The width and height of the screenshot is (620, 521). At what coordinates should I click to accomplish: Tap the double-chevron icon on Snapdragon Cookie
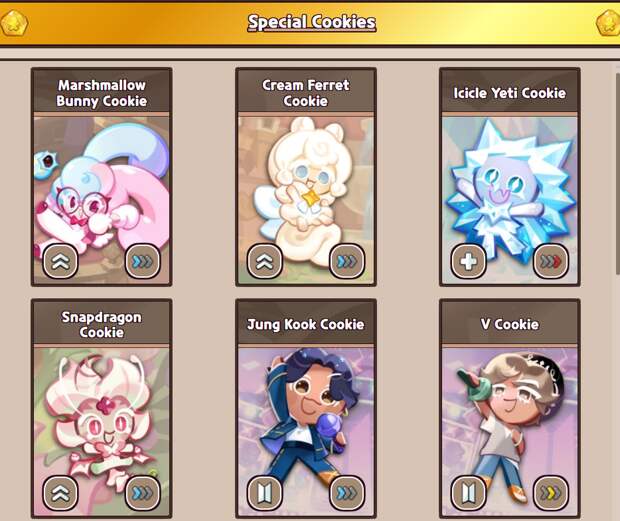point(60,493)
